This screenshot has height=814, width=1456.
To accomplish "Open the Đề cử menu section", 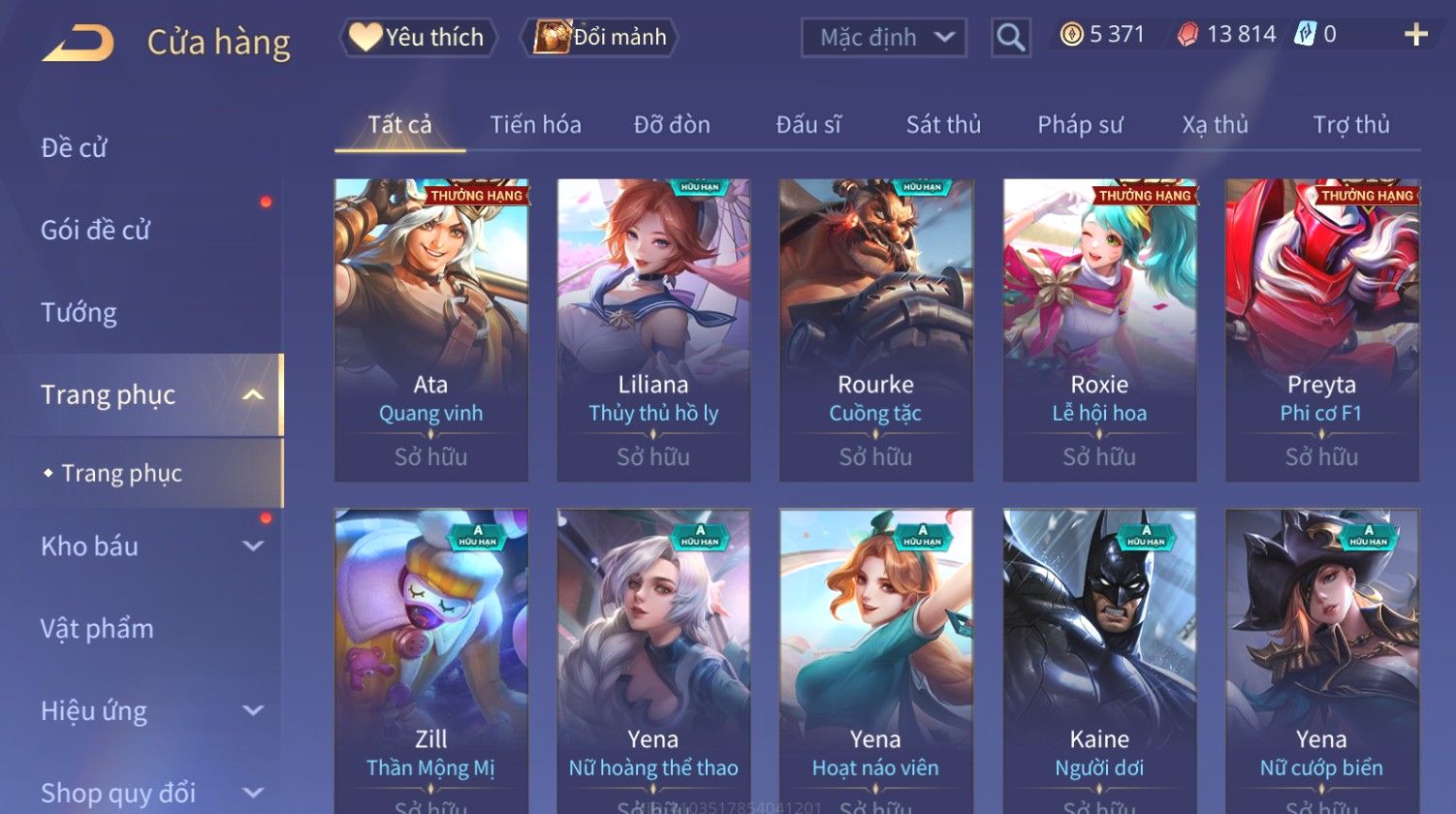I will (x=74, y=147).
